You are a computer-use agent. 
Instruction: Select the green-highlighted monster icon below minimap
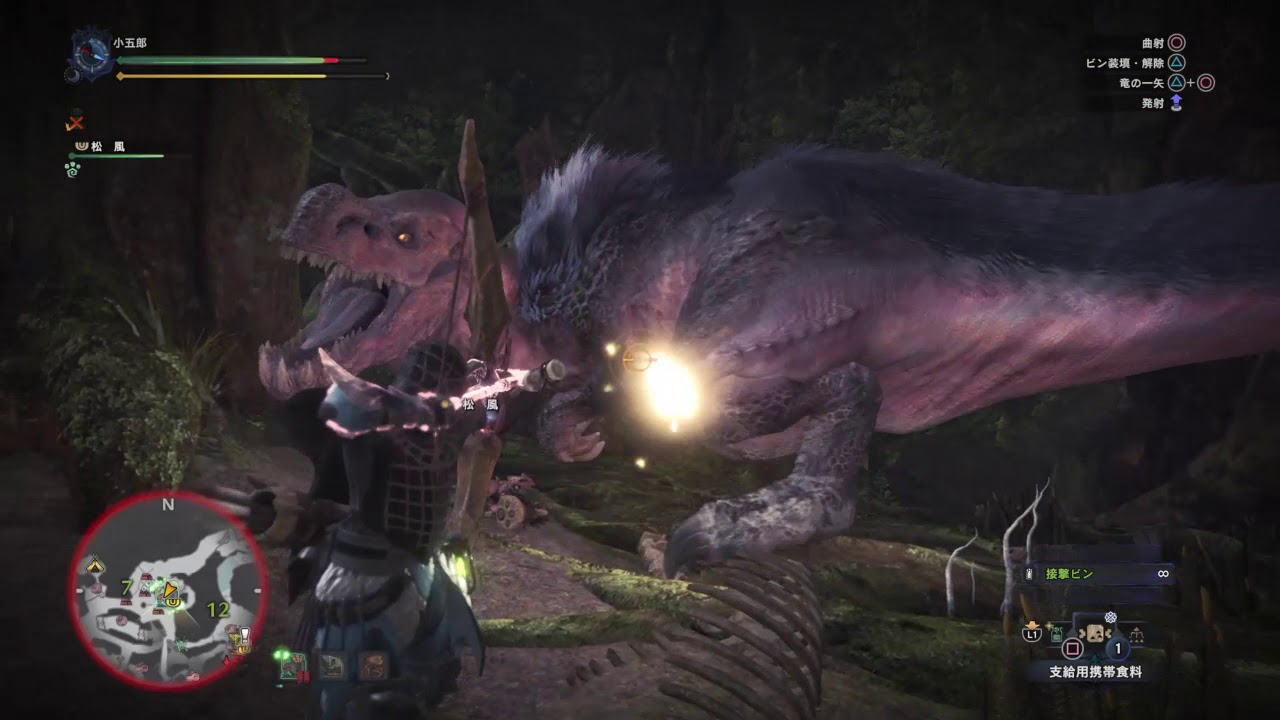point(292,666)
